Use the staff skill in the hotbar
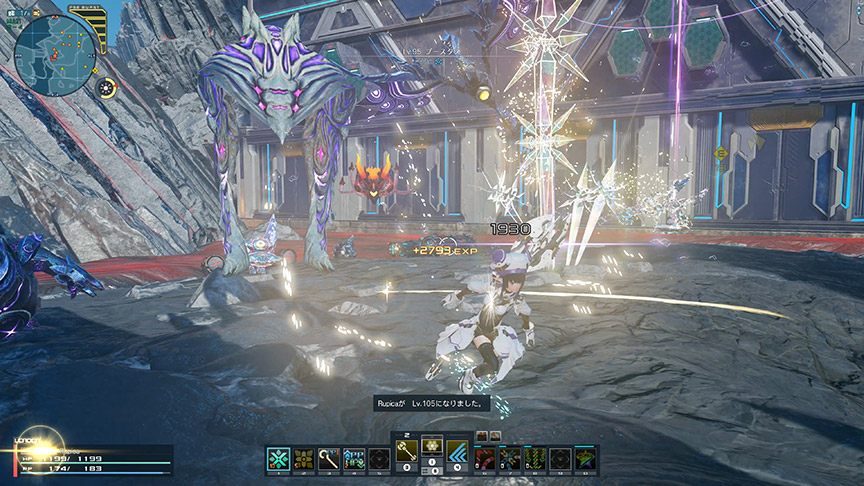Viewport: 864px width, 486px height. pyautogui.click(x=328, y=459)
